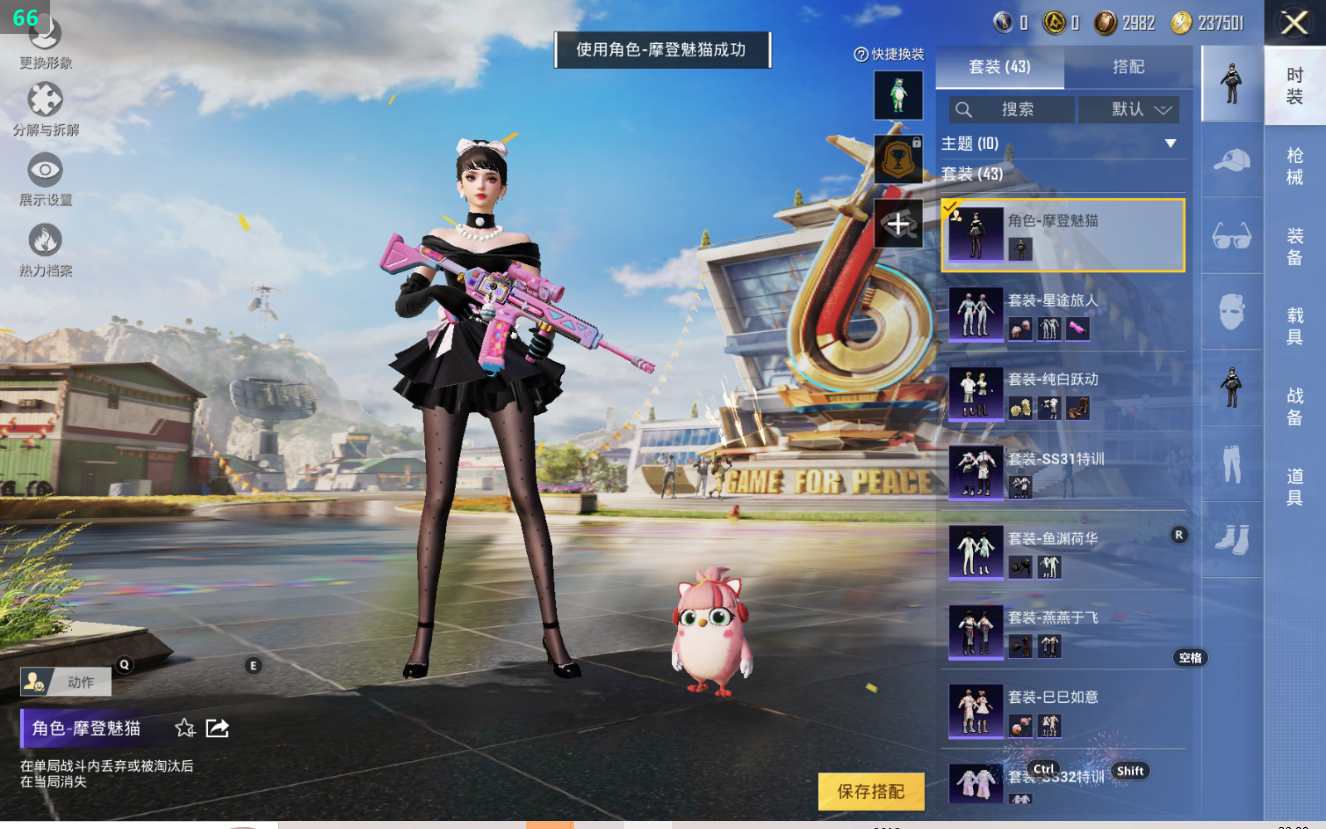Choose the 套装-巳巳如意 outfit
Viewport: 1326px width, 829px height.
pos(1063,710)
